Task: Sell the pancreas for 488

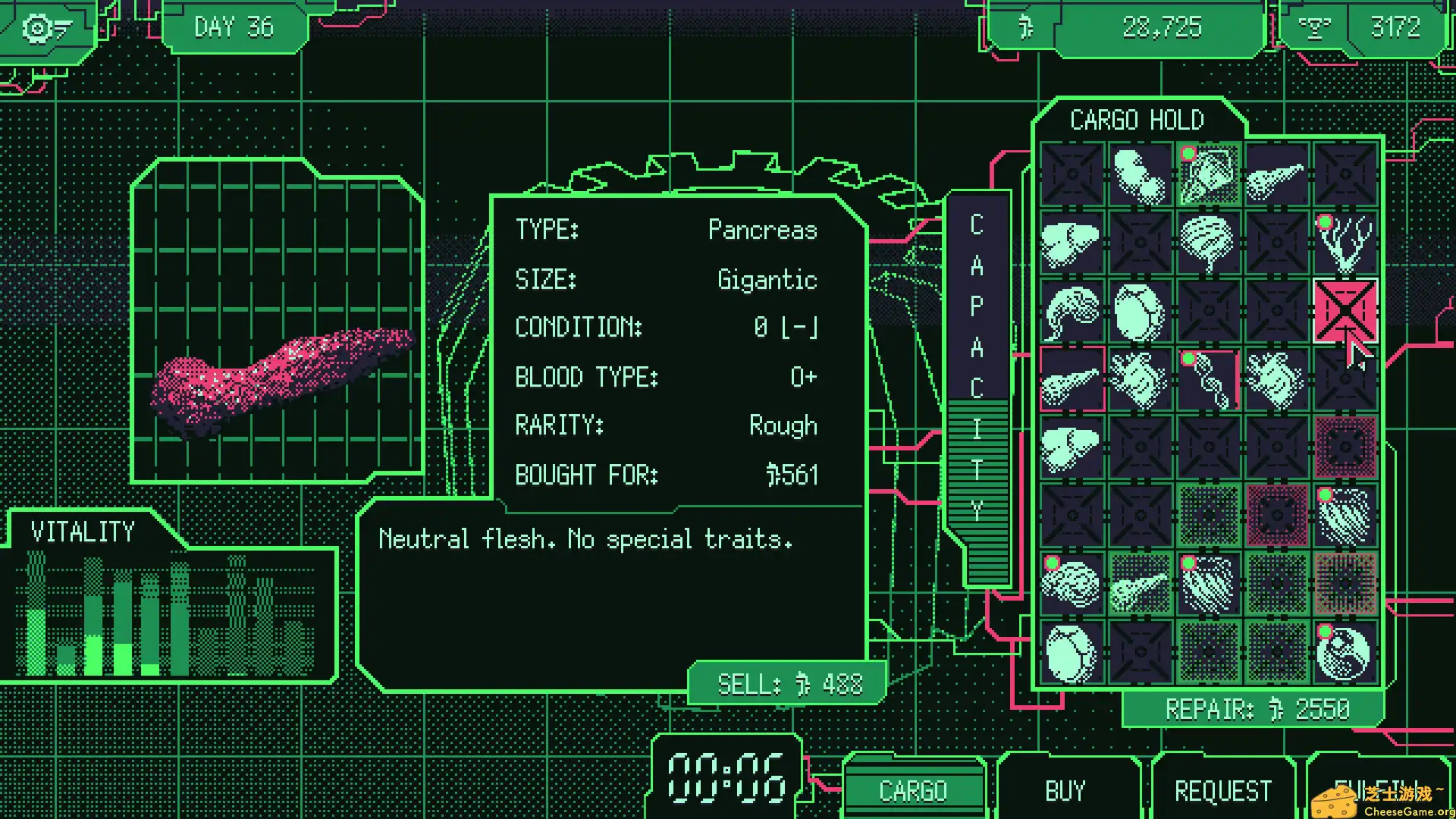Action: [x=785, y=684]
